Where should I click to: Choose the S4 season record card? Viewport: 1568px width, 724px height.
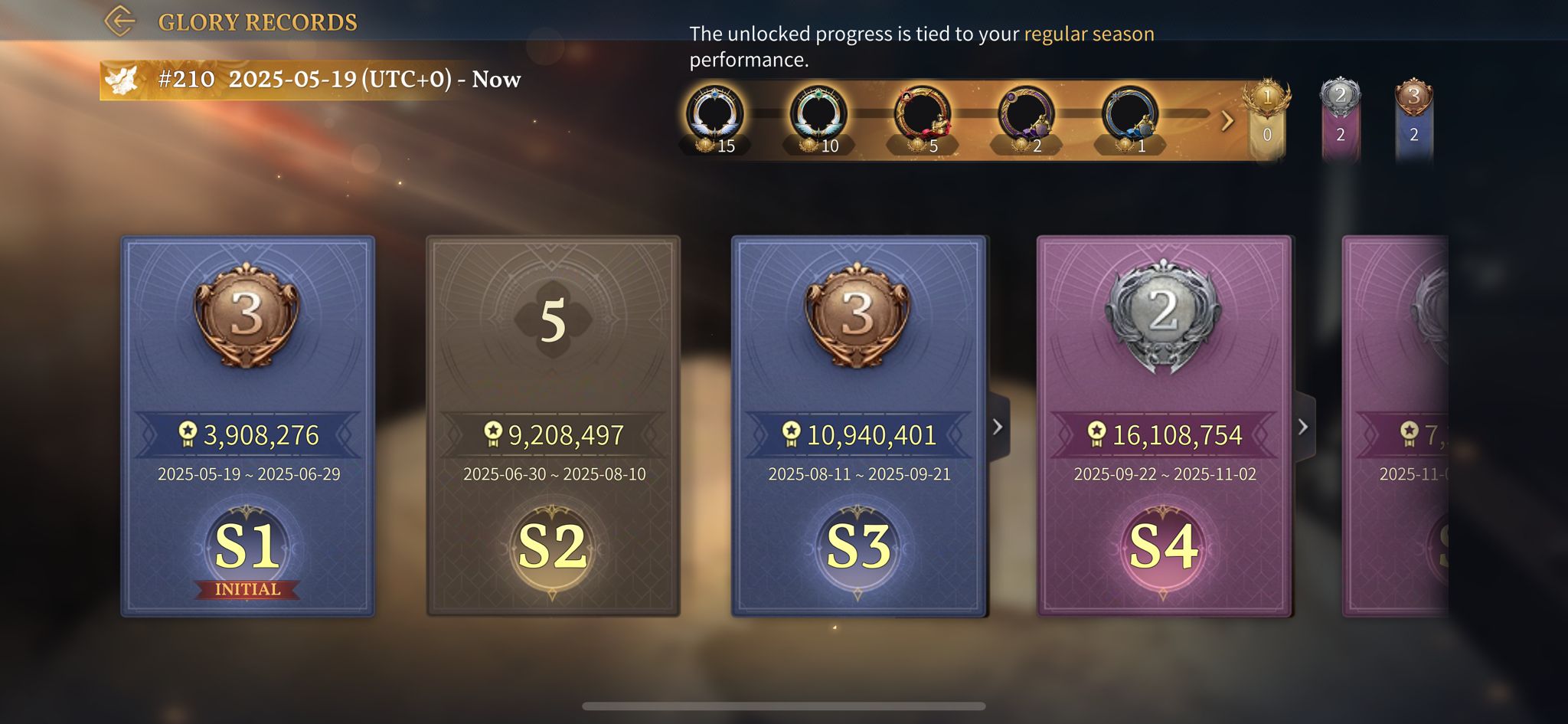(x=1164, y=425)
